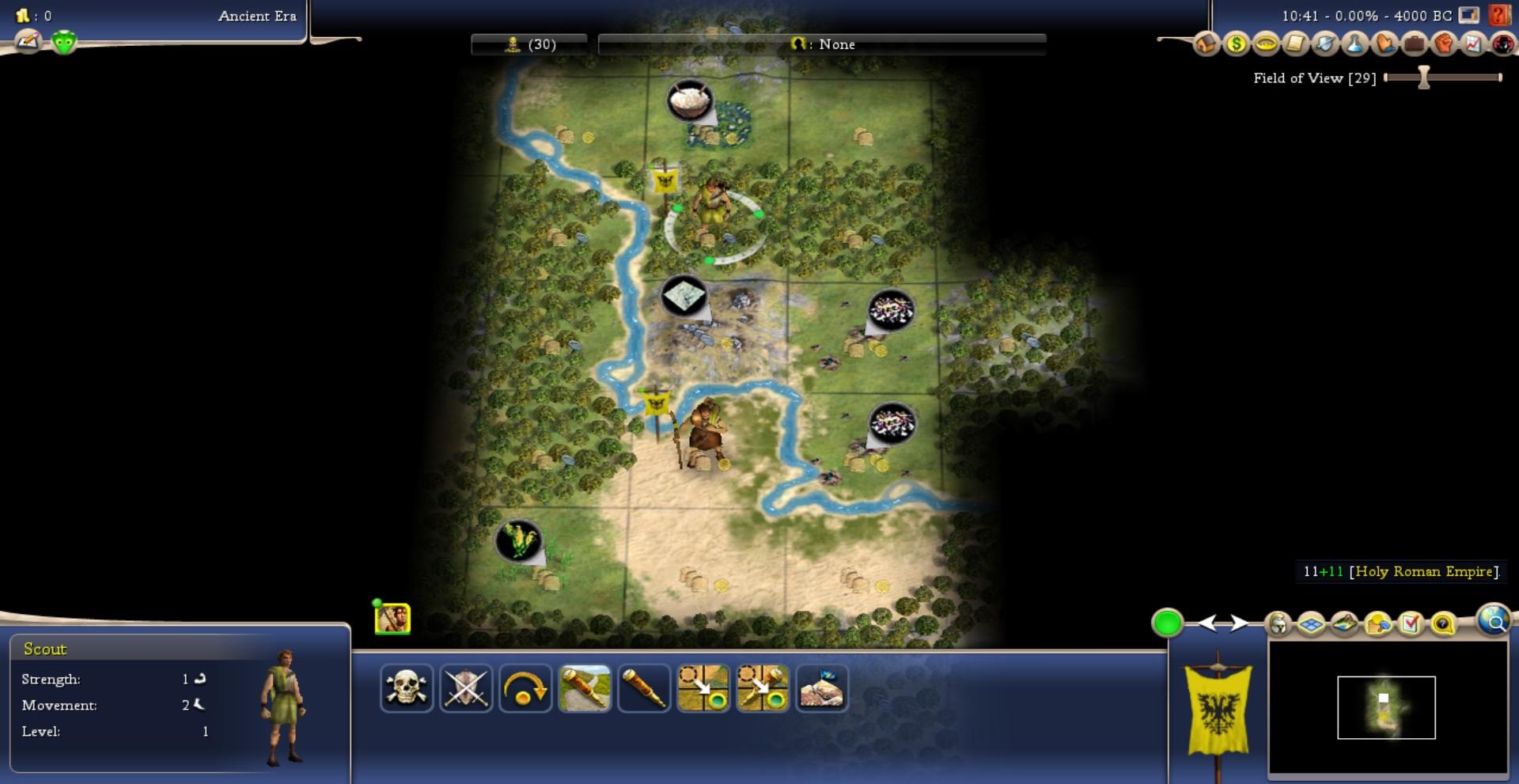Open the Civilopedia question mark book
1519x784 pixels.
click(x=1498, y=14)
